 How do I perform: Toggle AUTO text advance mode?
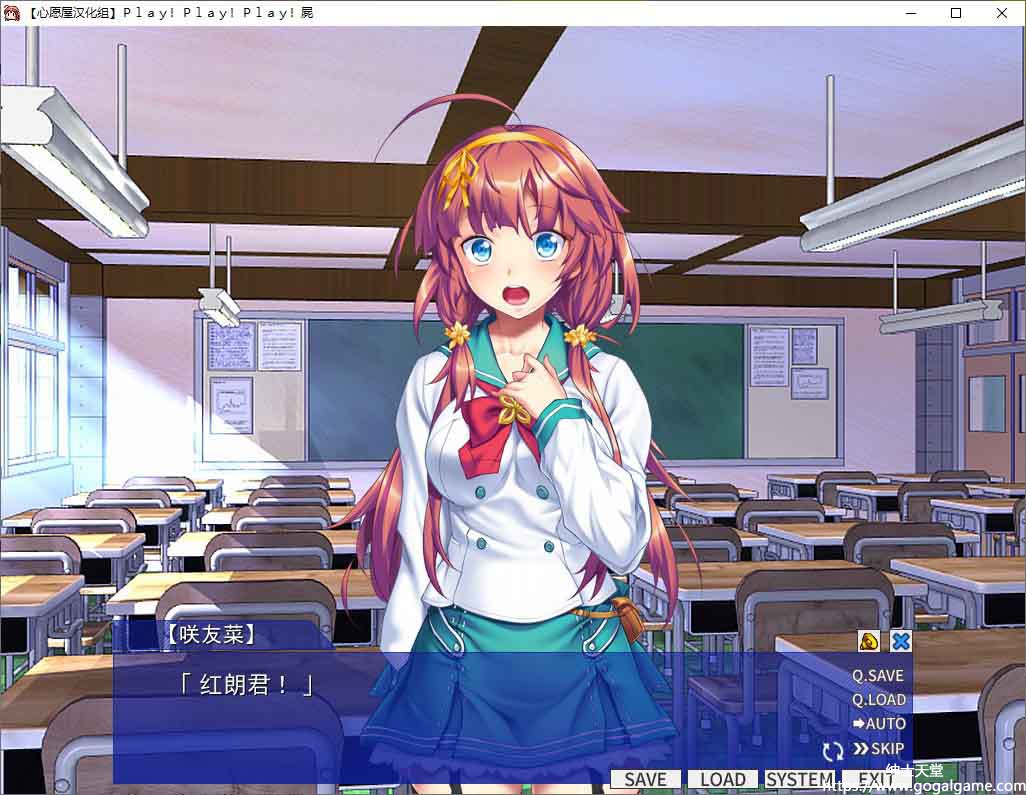coord(878,724)
